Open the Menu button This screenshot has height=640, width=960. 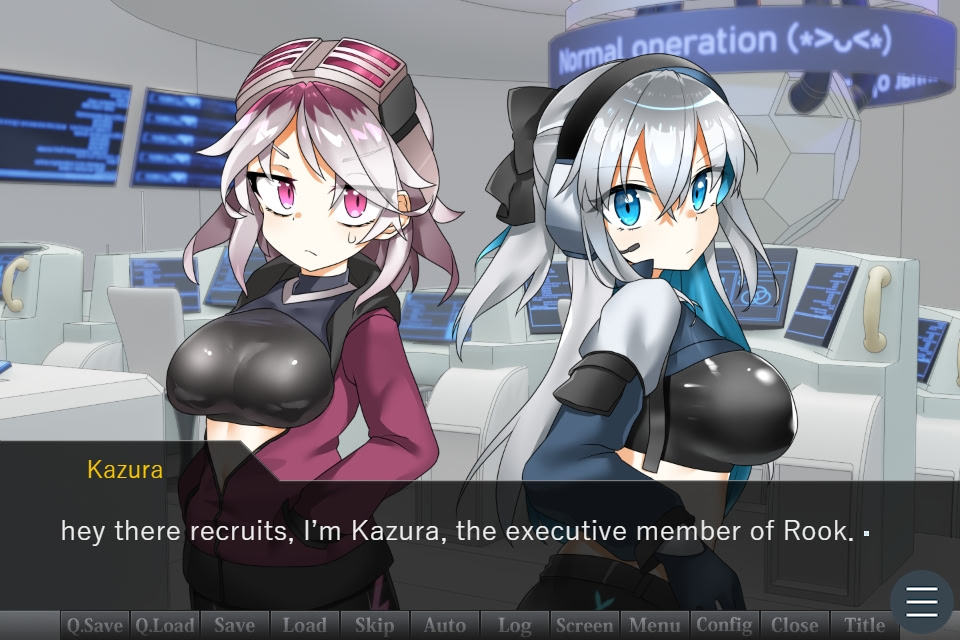(x=655, y=626)
